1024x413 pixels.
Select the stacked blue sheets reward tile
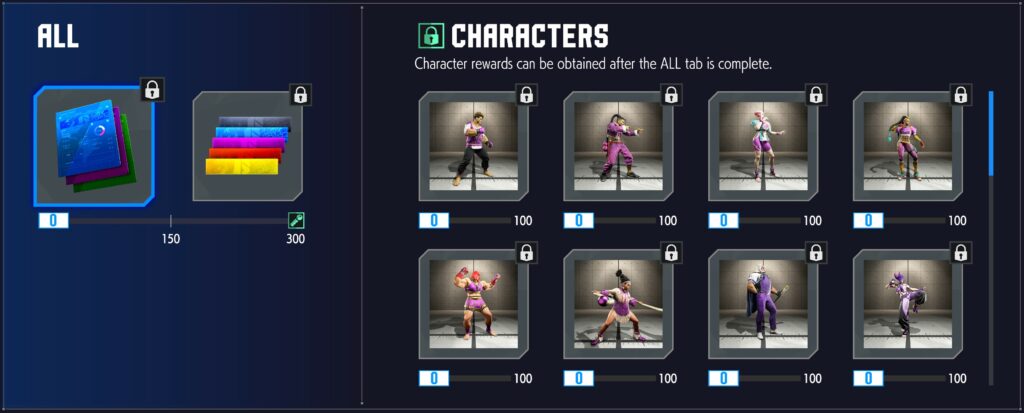pos(94,145)
